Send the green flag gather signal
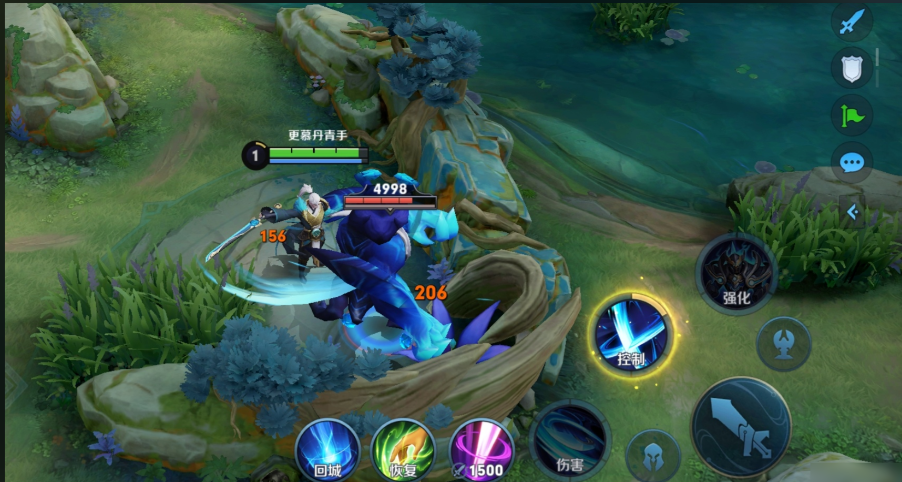 [851, 115]
